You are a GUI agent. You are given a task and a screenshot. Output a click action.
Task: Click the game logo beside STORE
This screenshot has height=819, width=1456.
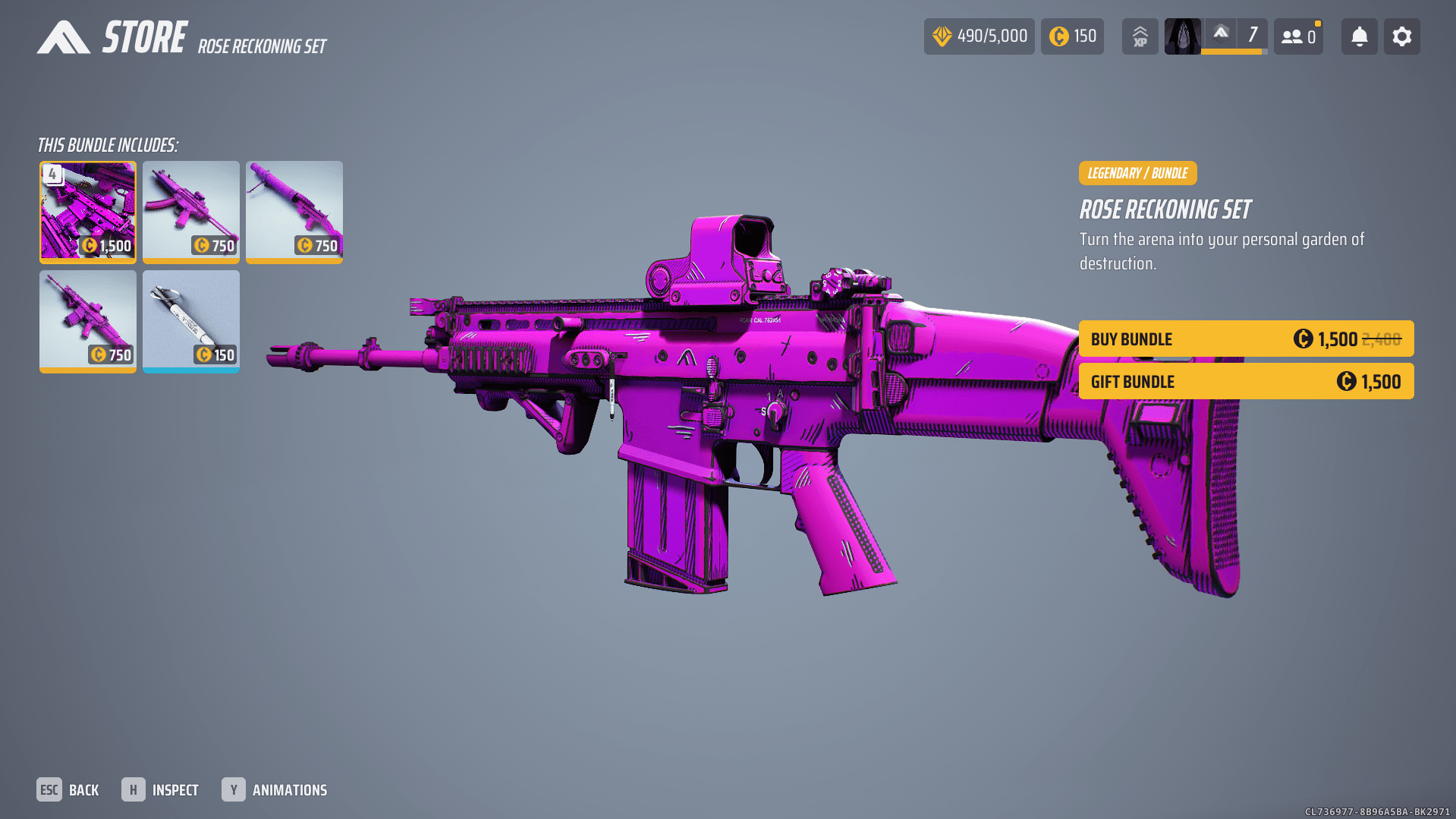coord(64,37)
